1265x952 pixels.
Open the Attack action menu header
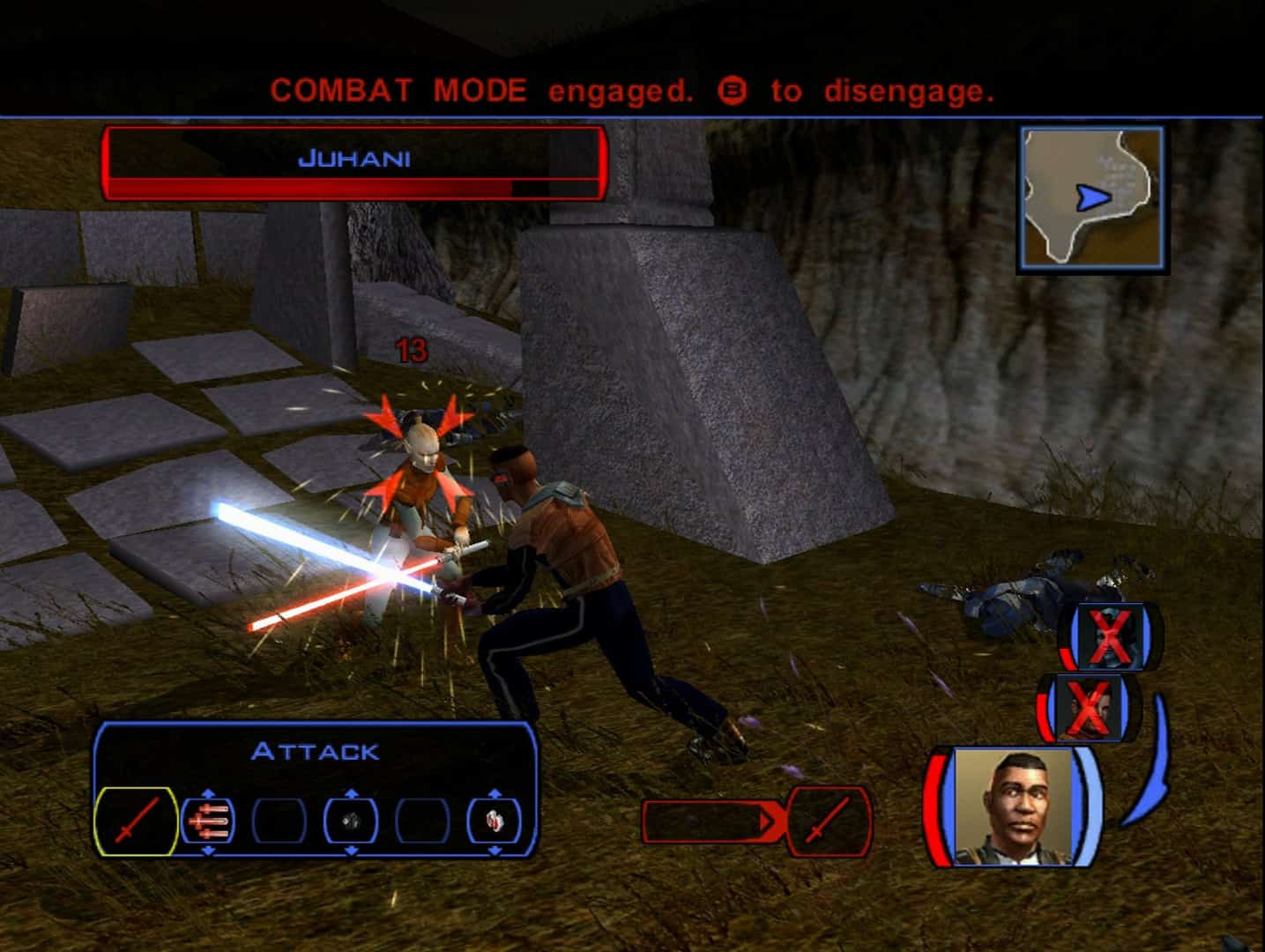316,751
